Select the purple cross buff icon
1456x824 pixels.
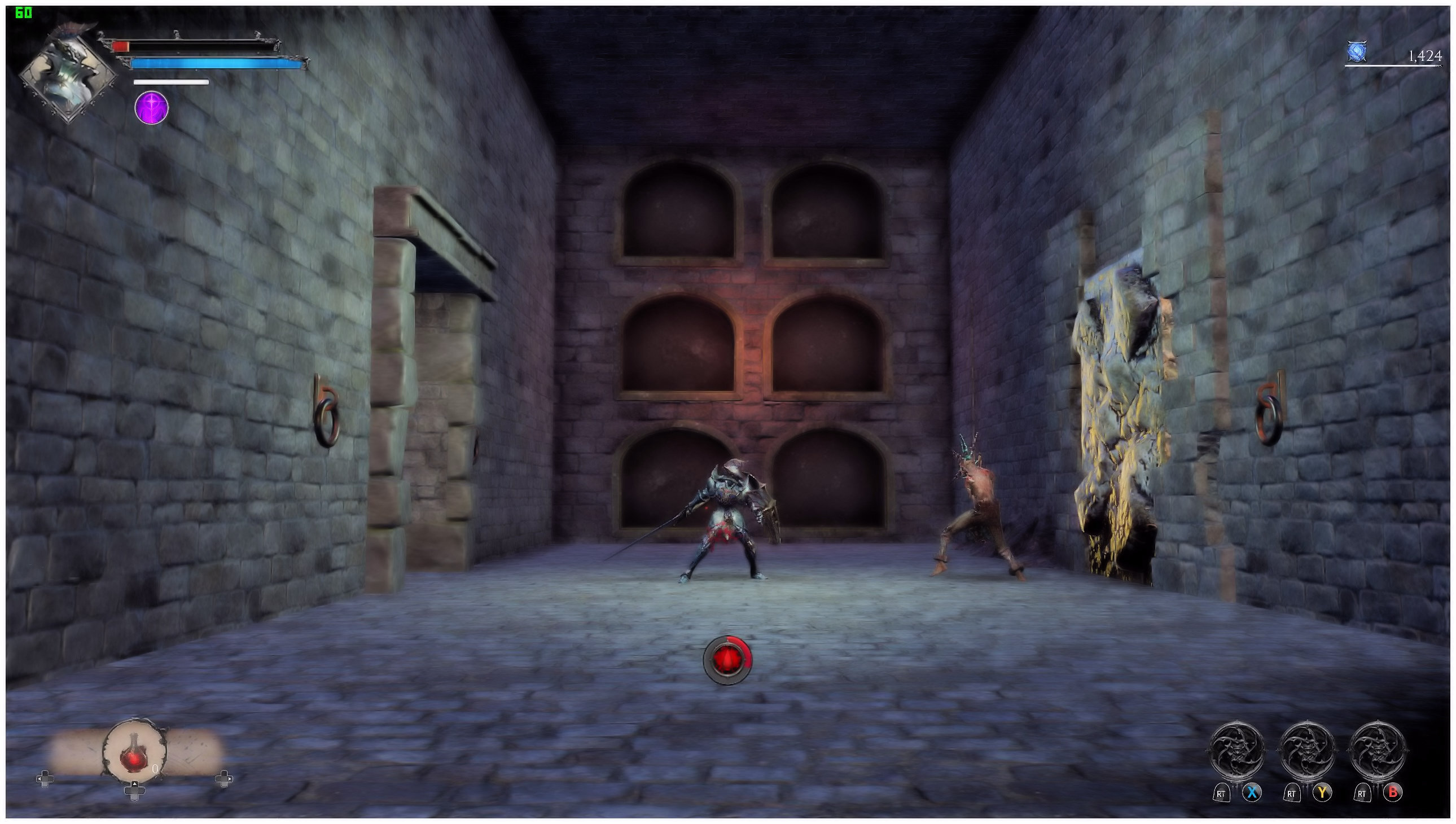pyautogui.click(x=152, y=108)
